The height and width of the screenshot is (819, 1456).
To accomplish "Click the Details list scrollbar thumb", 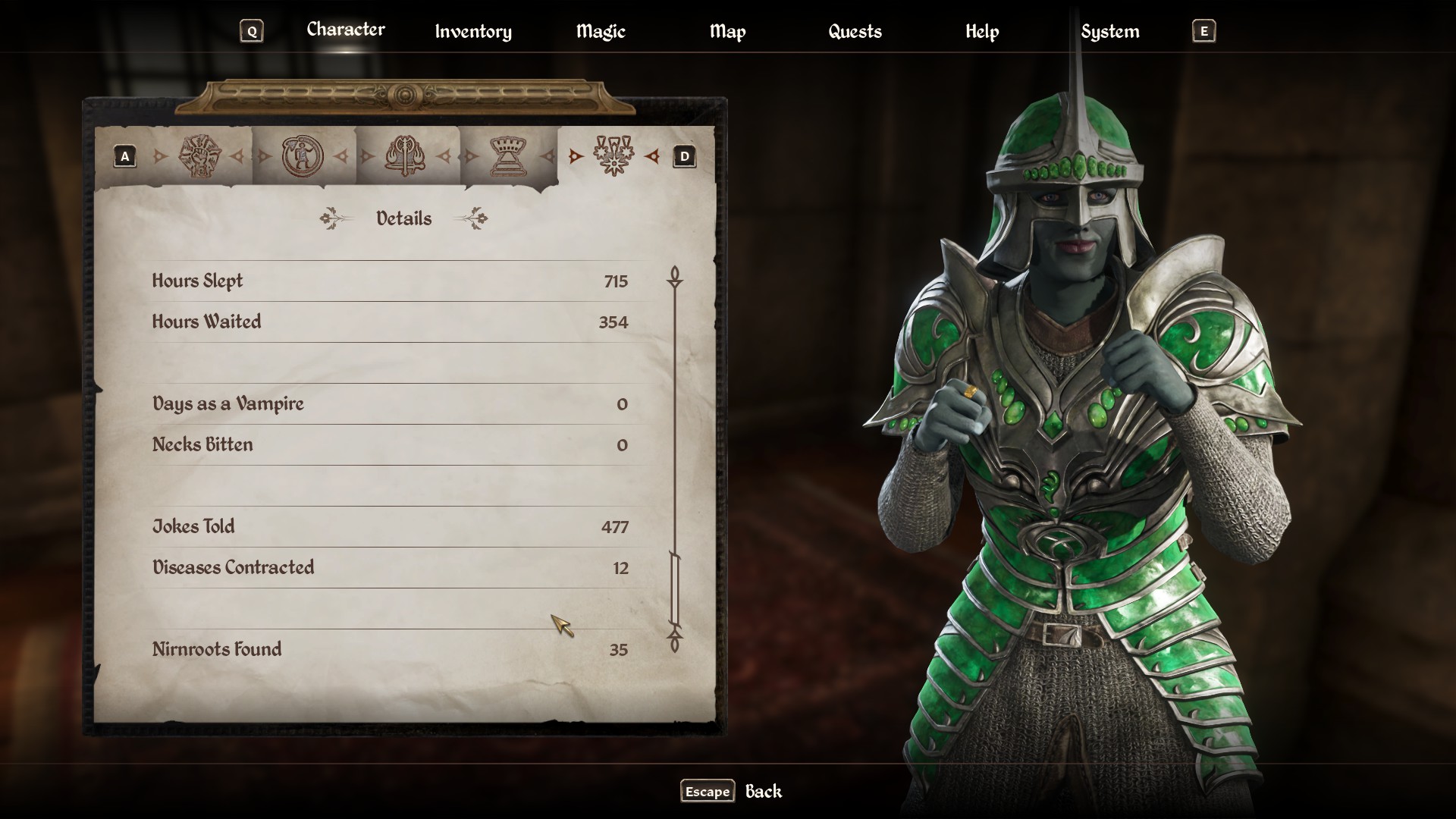I will point(674,588).
